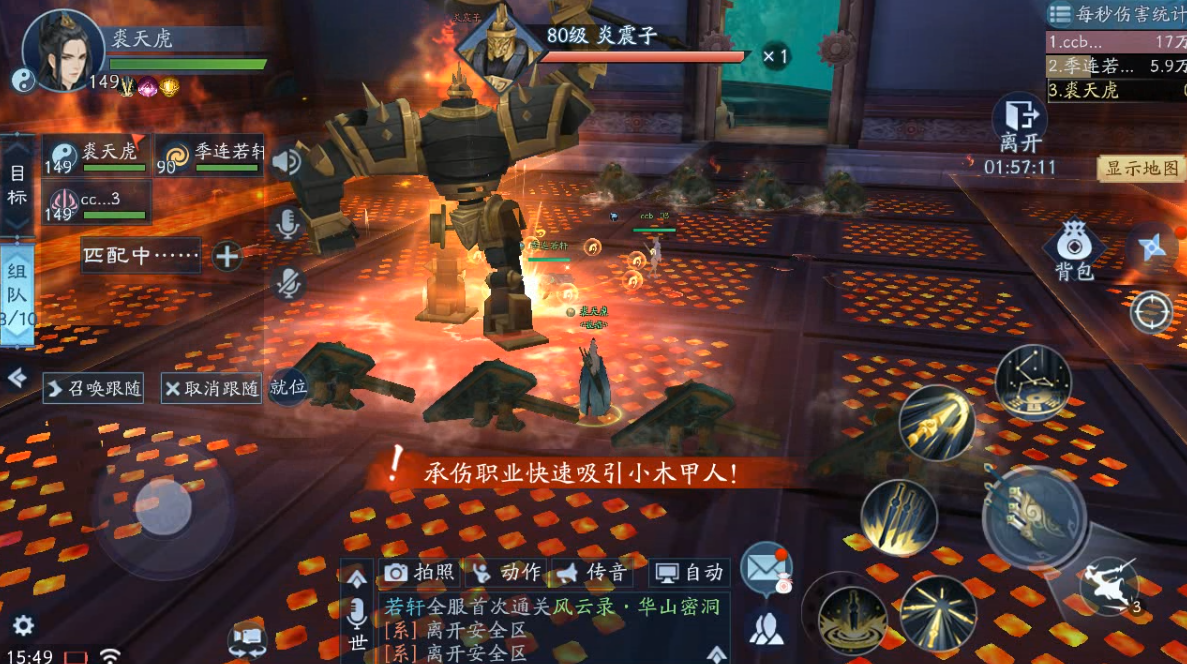Toggle the speaker voice icon
Viewport: 1187px width, 664px height.
click(288, 162)
